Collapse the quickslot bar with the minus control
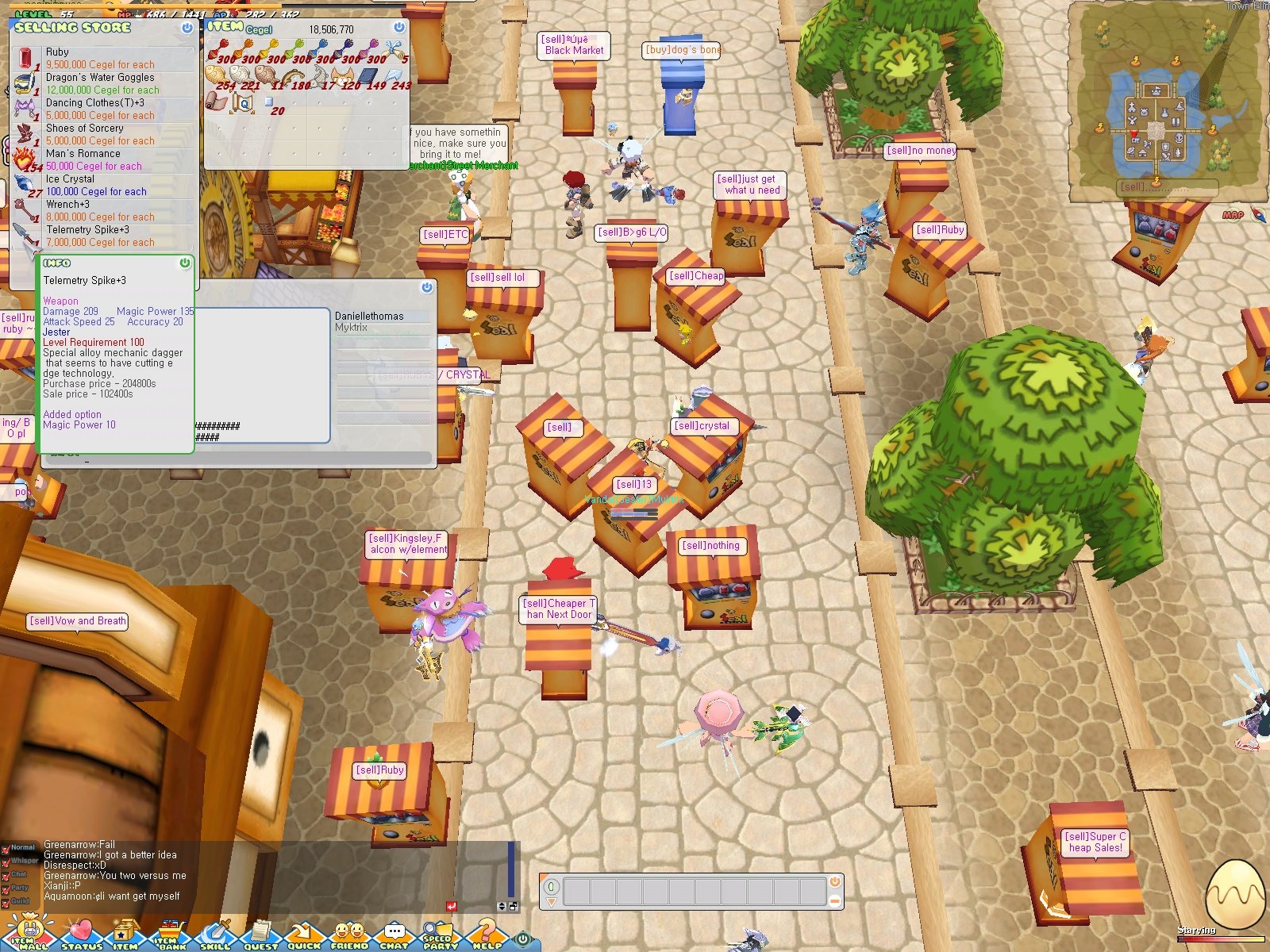This screenshot has height=952, width=1270. tap(834, 900)
